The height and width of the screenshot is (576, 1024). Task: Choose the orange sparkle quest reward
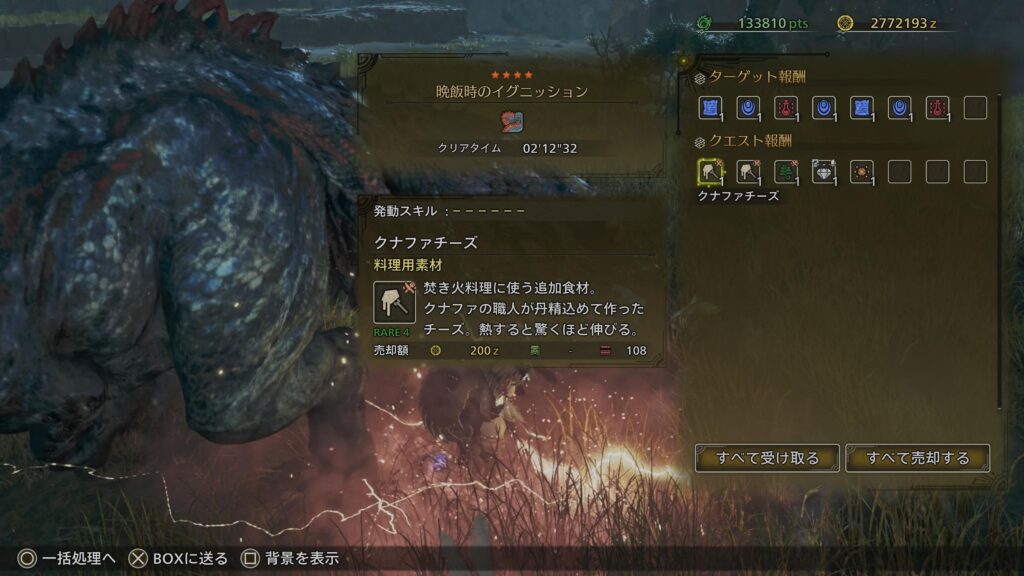[x=861, y=172]
